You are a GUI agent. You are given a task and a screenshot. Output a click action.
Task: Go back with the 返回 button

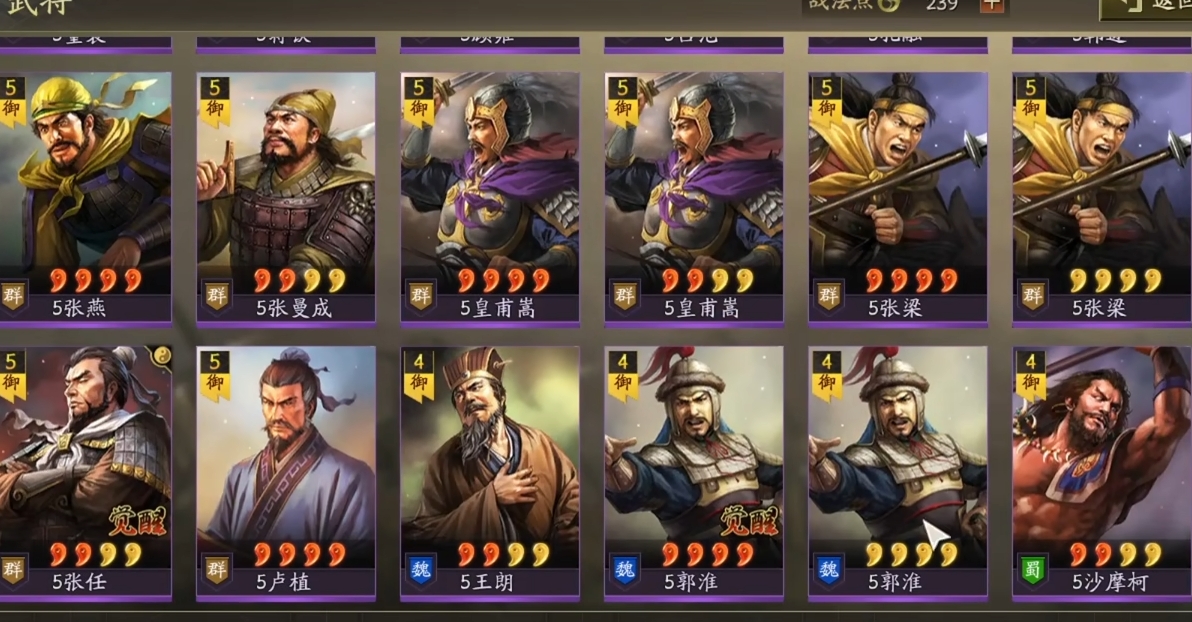tap(1150, 8)
